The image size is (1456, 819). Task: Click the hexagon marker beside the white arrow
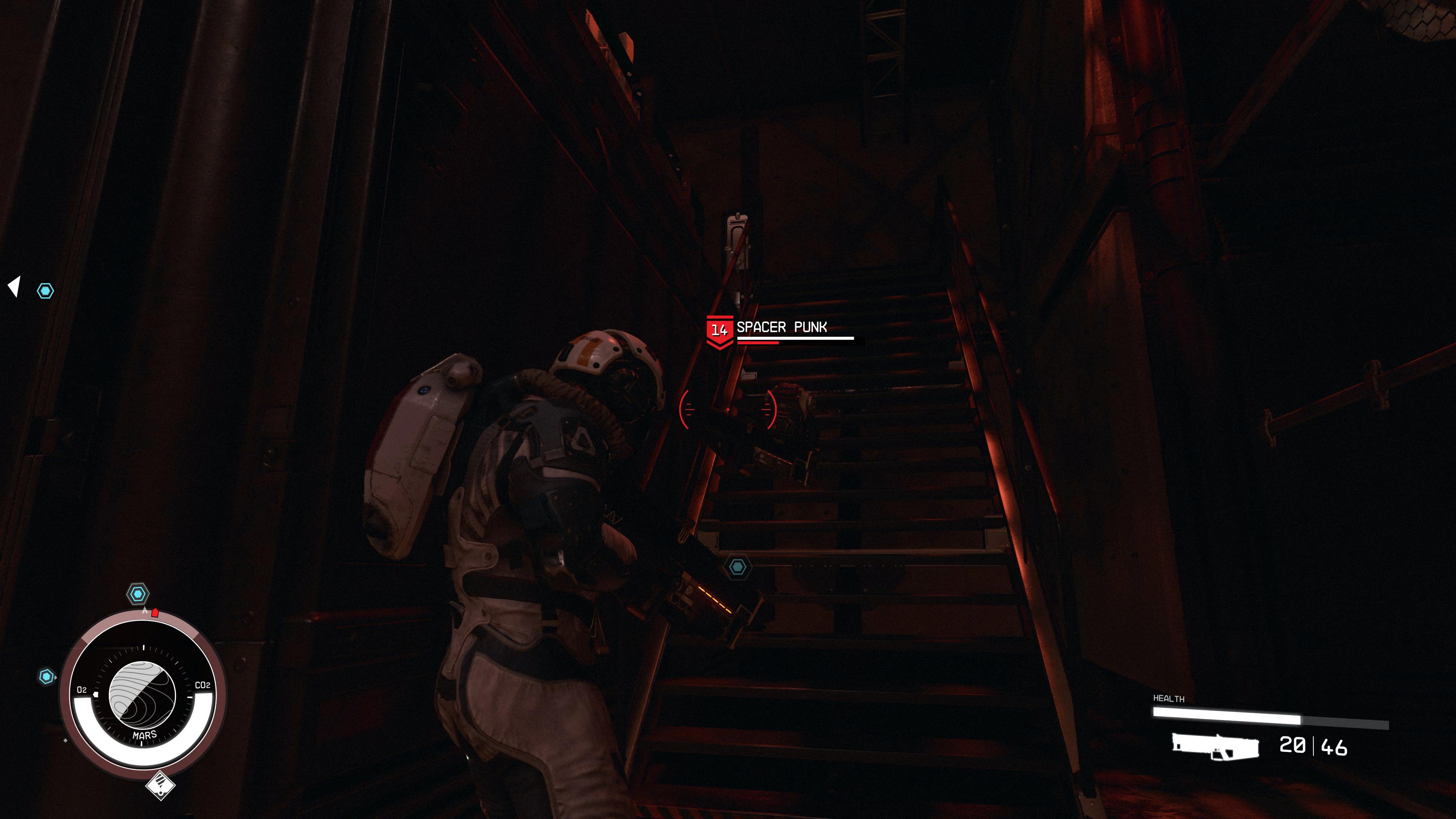(46, 291)
